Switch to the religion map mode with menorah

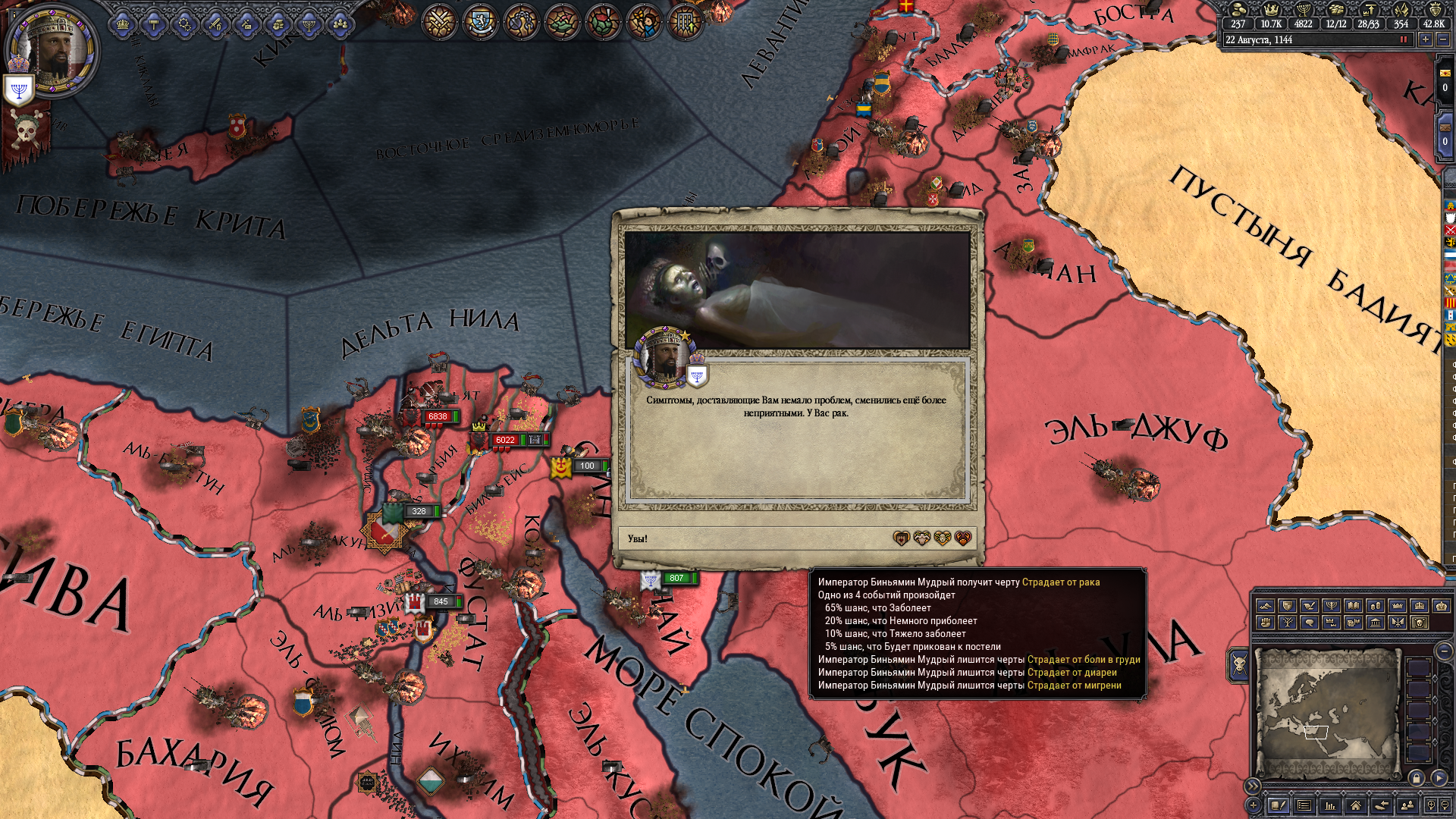(x=1331, y=605)
